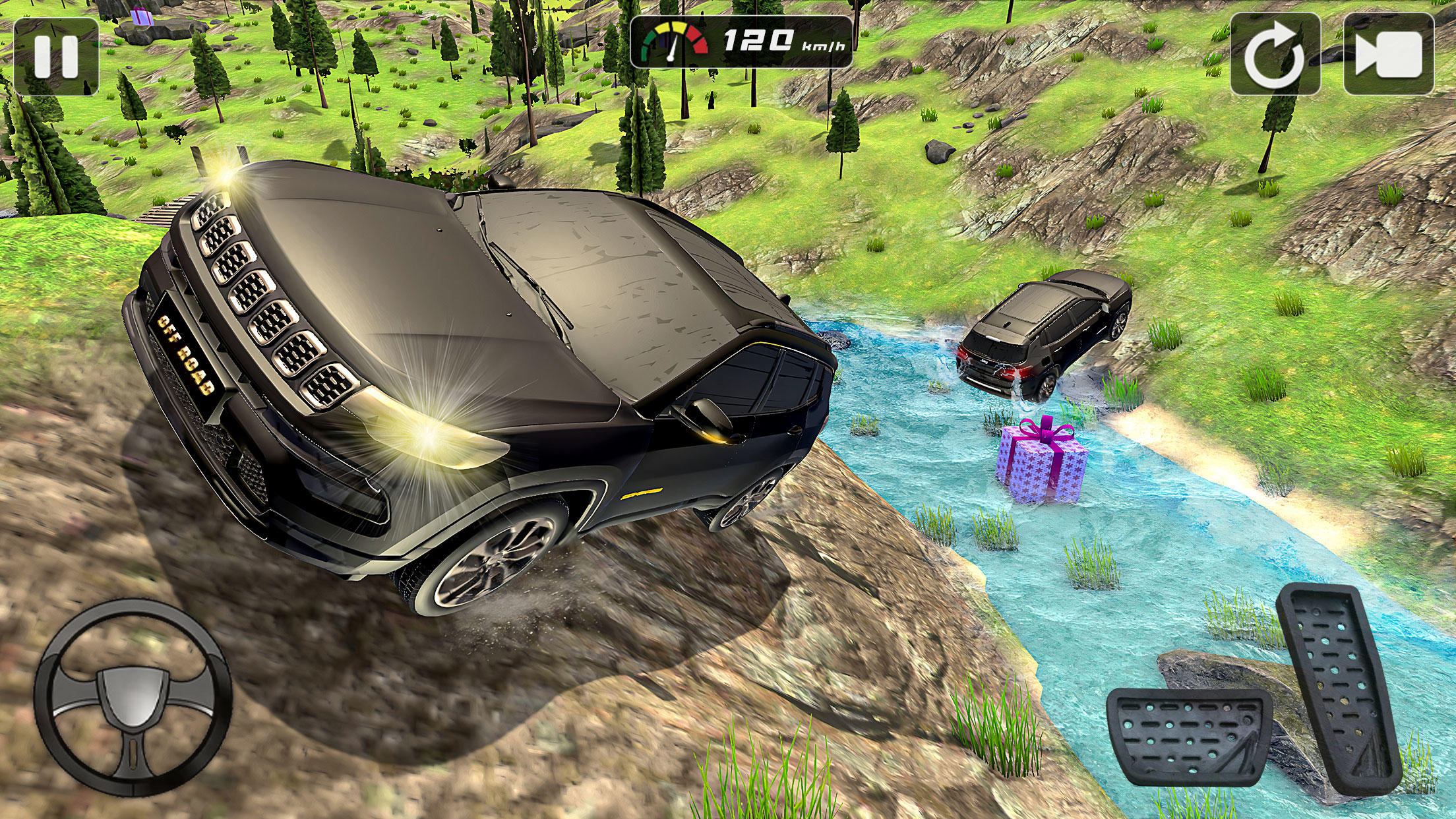The image size is (1456, 819).
Task: Select the 120 km/h speed readout
Action: pos(758,41)
